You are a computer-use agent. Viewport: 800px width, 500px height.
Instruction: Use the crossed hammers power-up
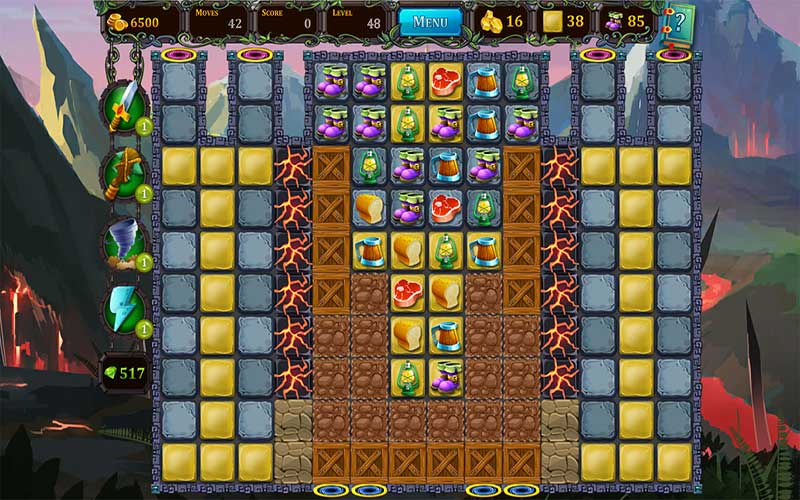pos(123,172)
